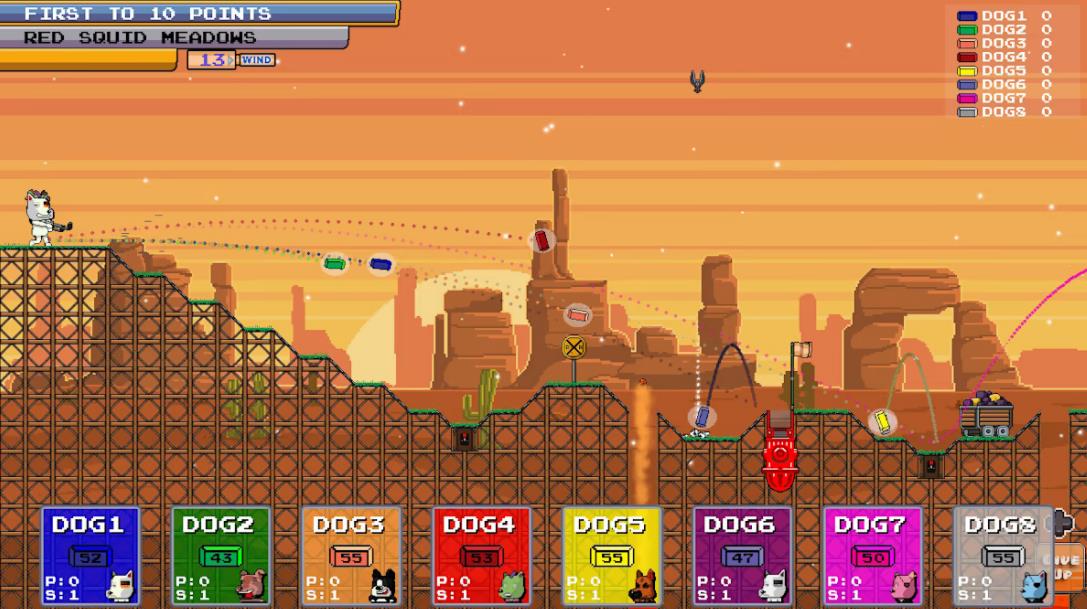
Task: Select the grey DOG8 player card
Action: pyautogui.click(x=1000, y=556)
